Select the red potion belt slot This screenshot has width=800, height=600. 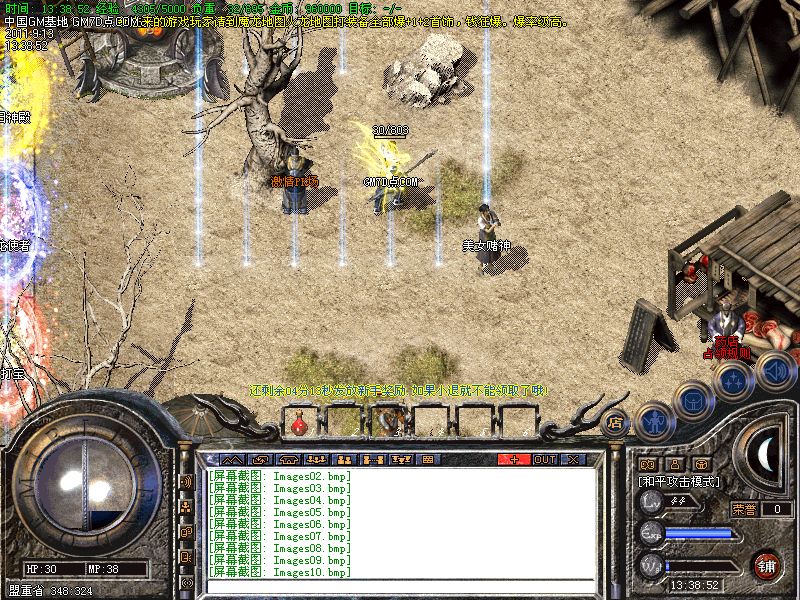tap(299, 423)
